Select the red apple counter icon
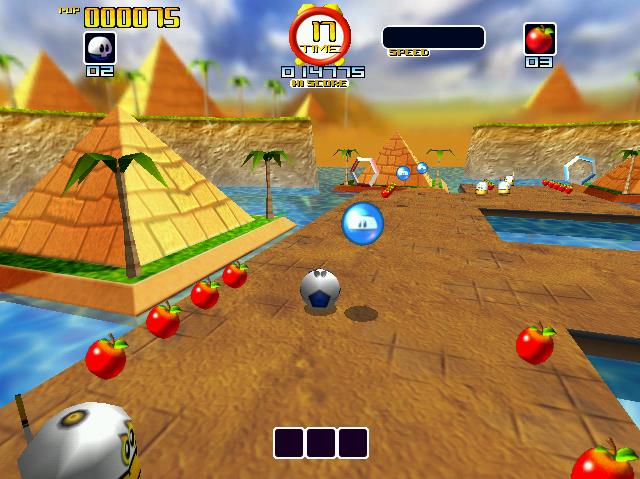The image size is (640, 479). (539, 39)
